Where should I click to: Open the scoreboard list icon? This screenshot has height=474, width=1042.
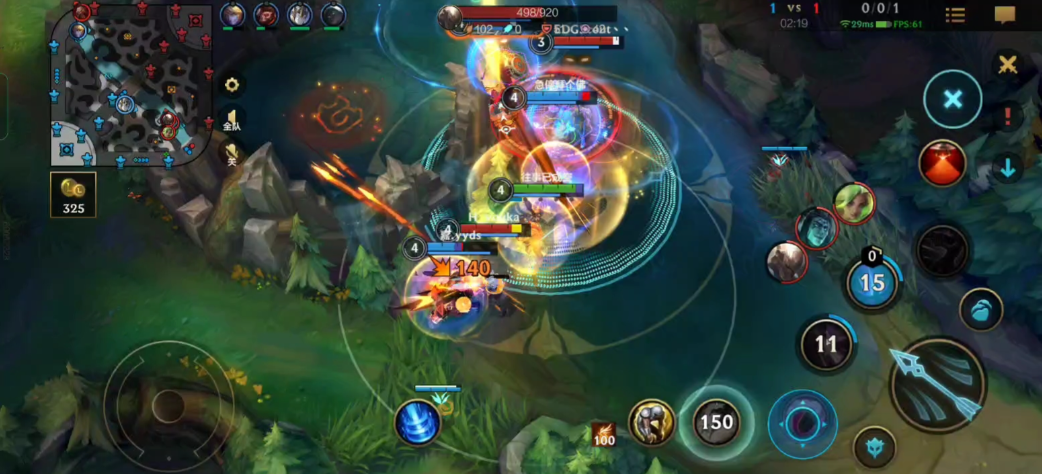[955, 15]
